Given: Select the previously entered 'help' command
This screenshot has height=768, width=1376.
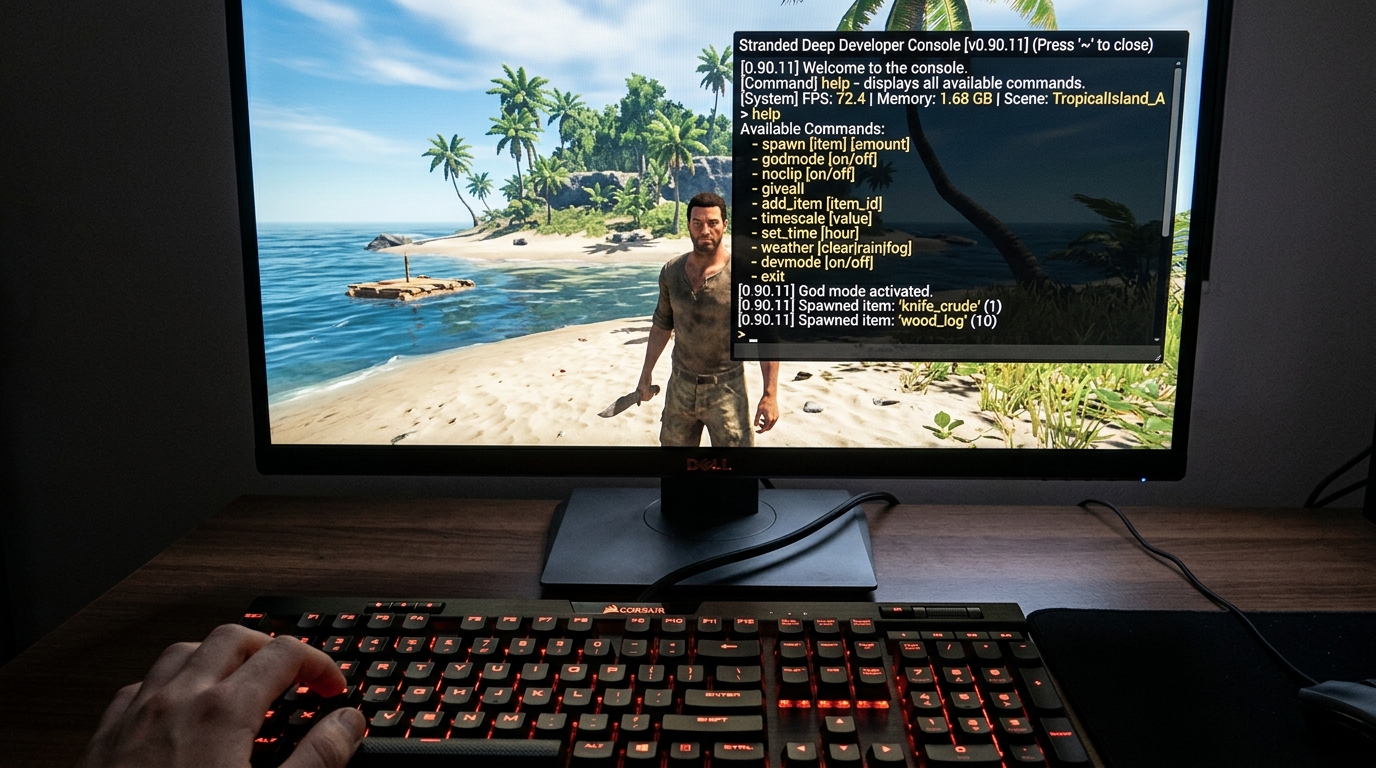Looking at the screenshot, I should pos(765,113).
